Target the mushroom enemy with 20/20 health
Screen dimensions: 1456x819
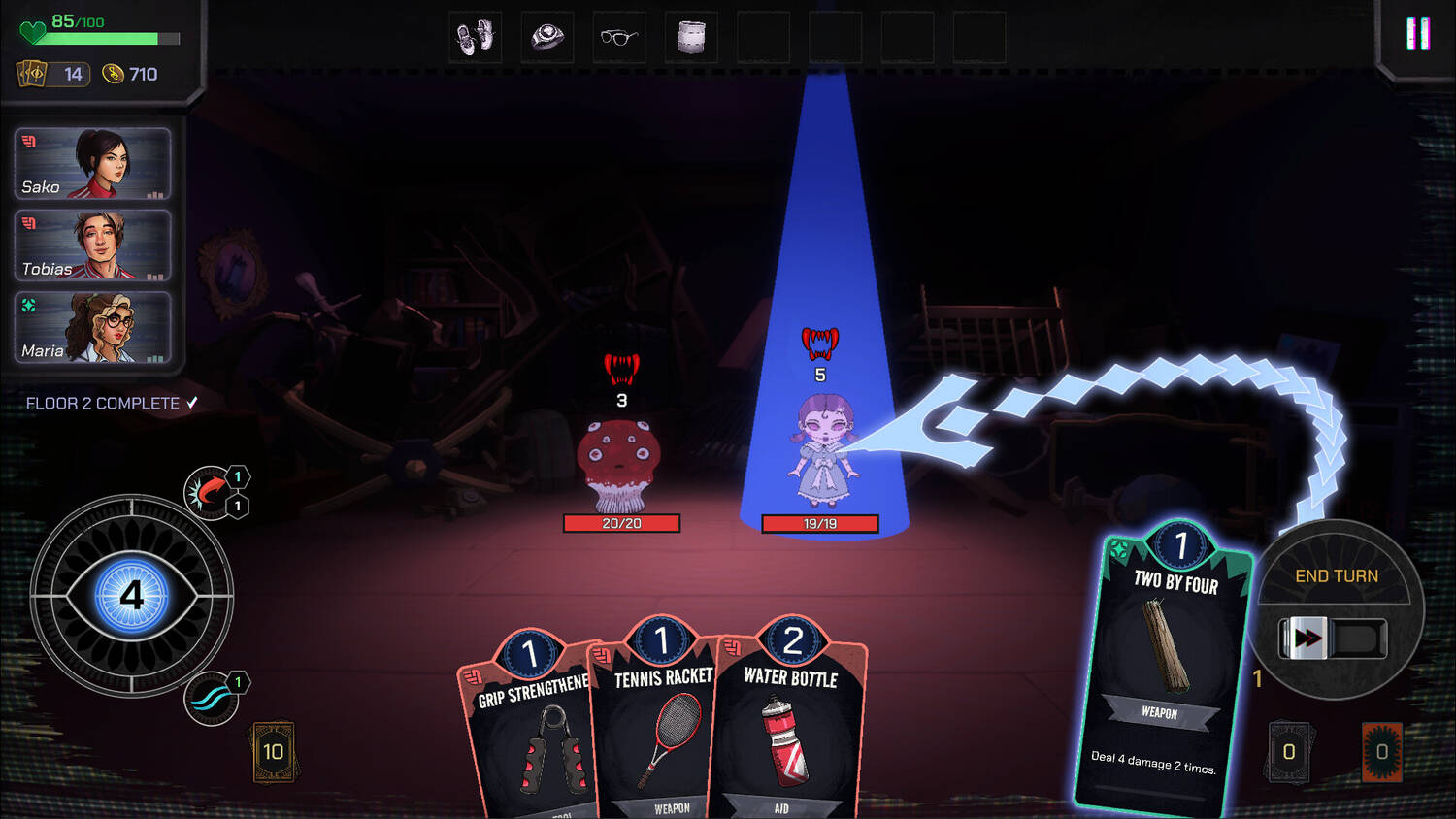coord(619,464)
